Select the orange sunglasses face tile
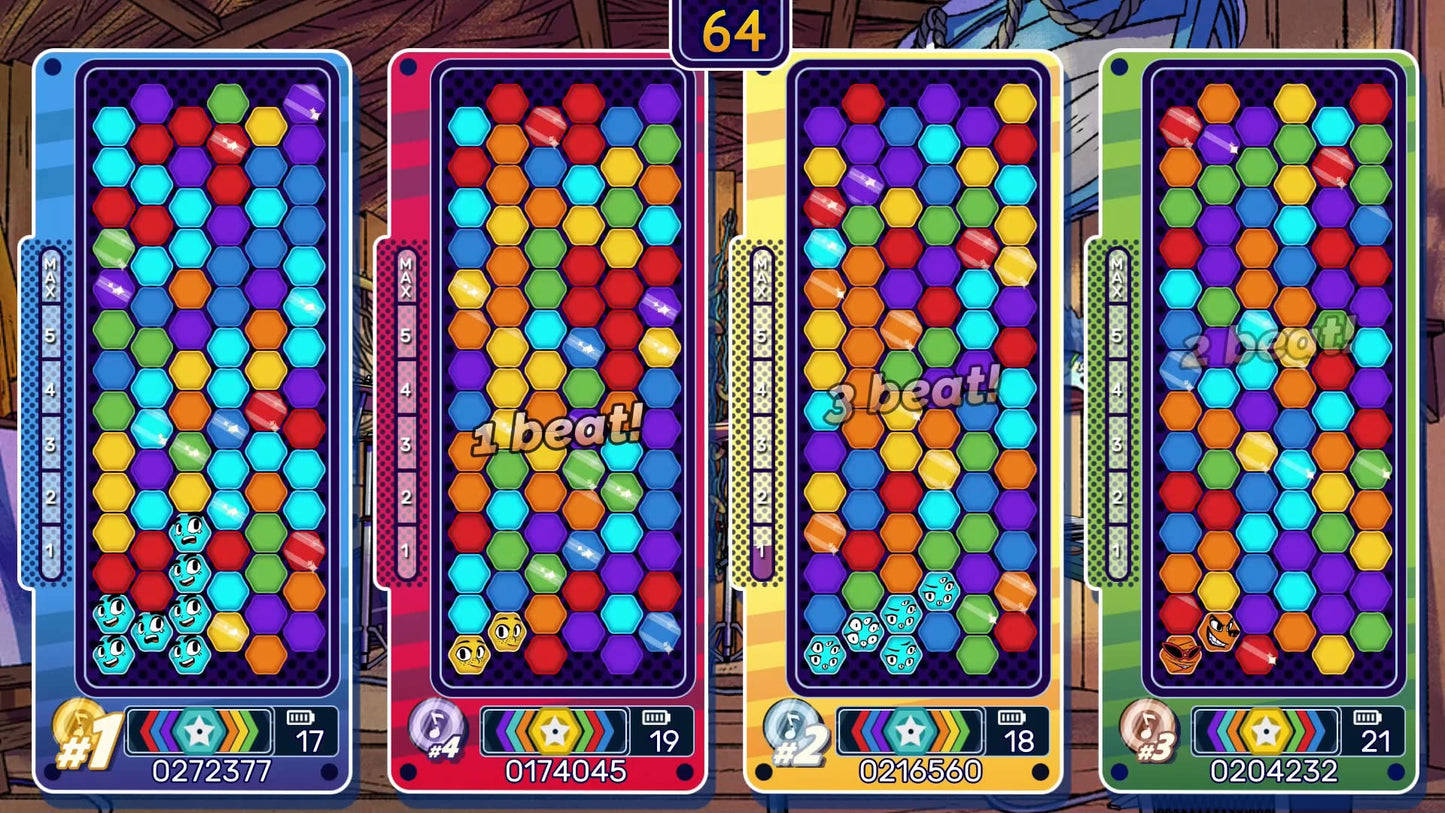This screenshot has width=1445, height=813. coord(1180,655)
